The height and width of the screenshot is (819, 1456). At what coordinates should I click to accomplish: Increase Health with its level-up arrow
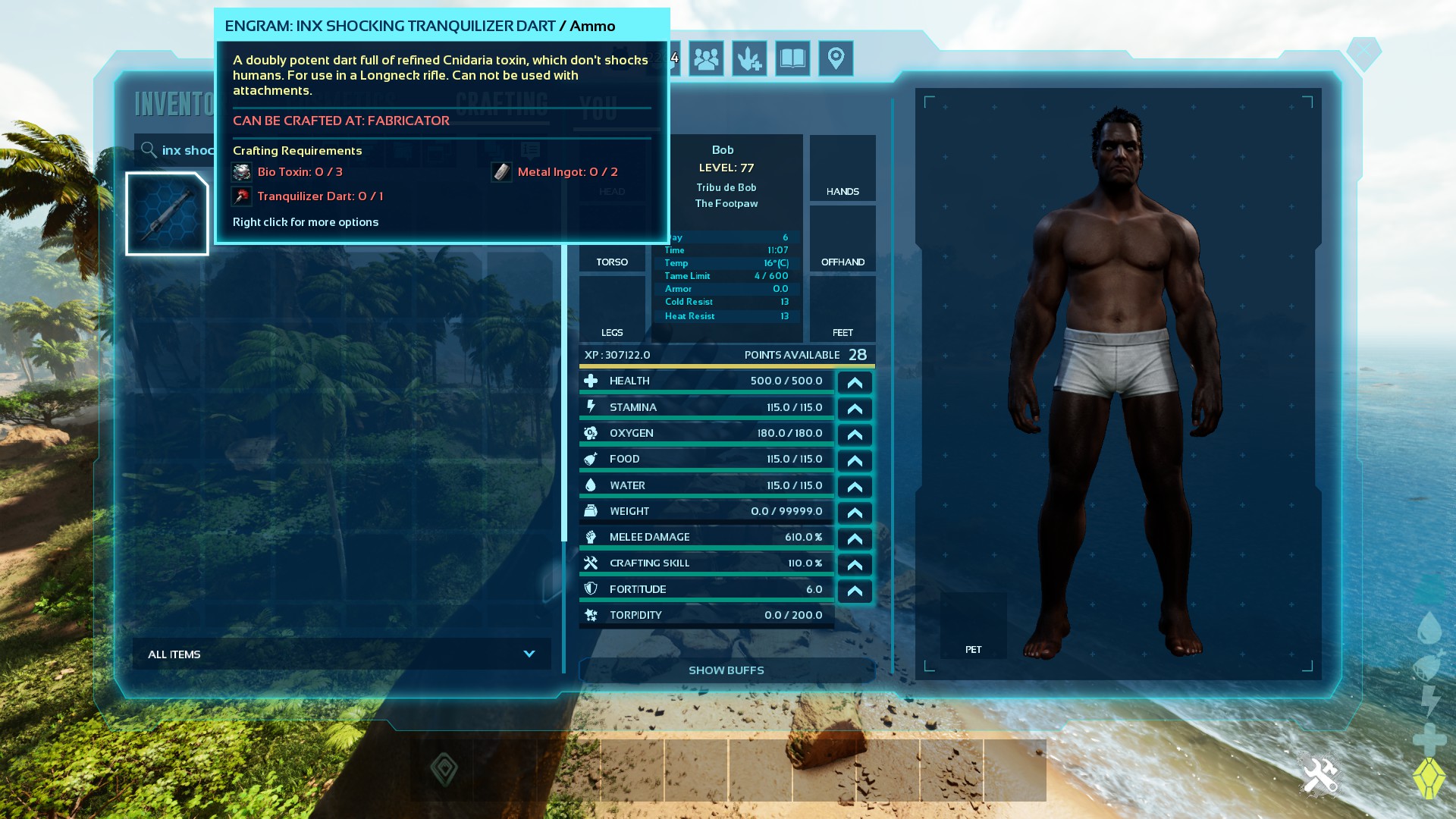[x=855, y=382]
